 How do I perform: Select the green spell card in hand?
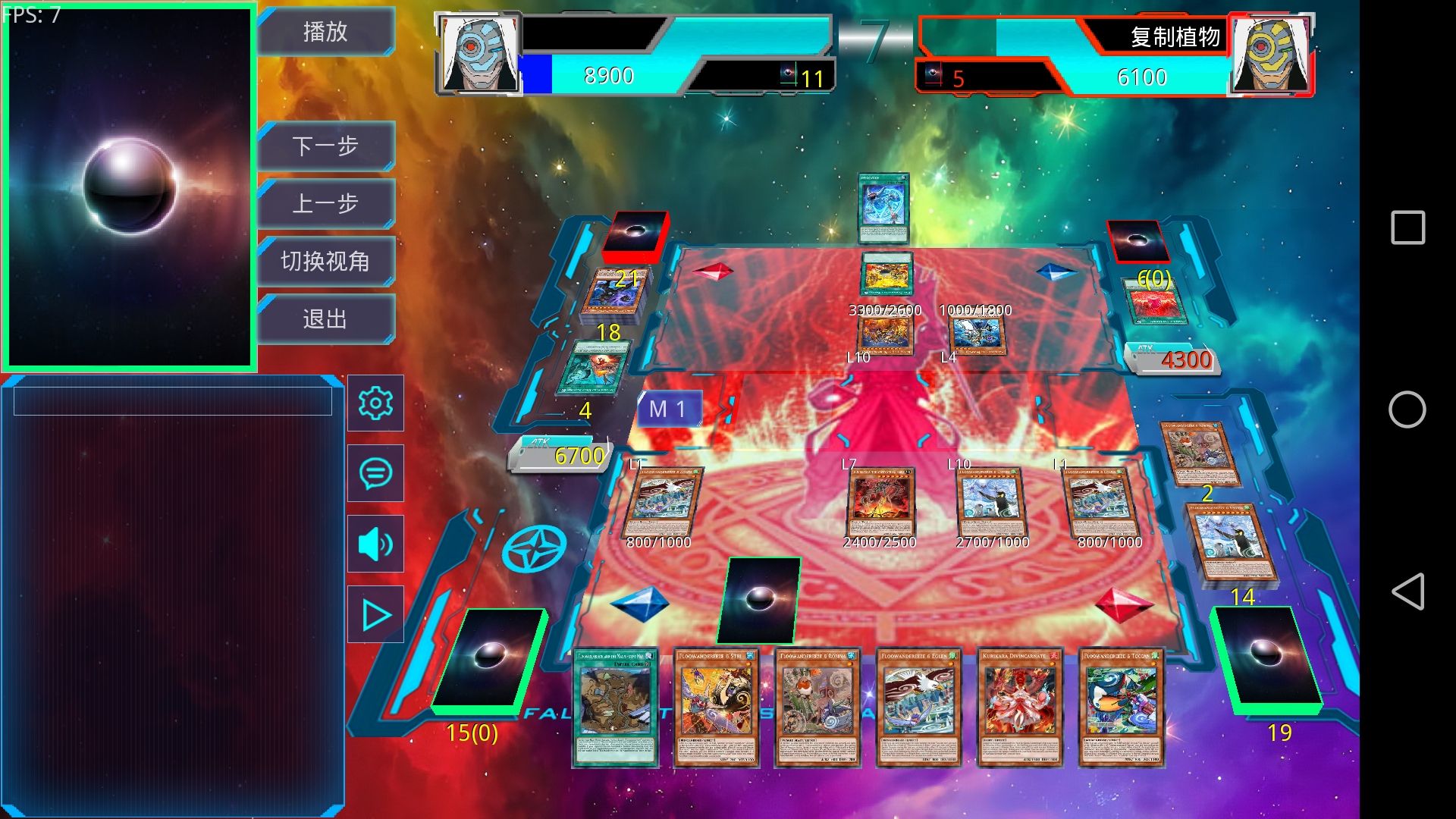pos(614,707)
